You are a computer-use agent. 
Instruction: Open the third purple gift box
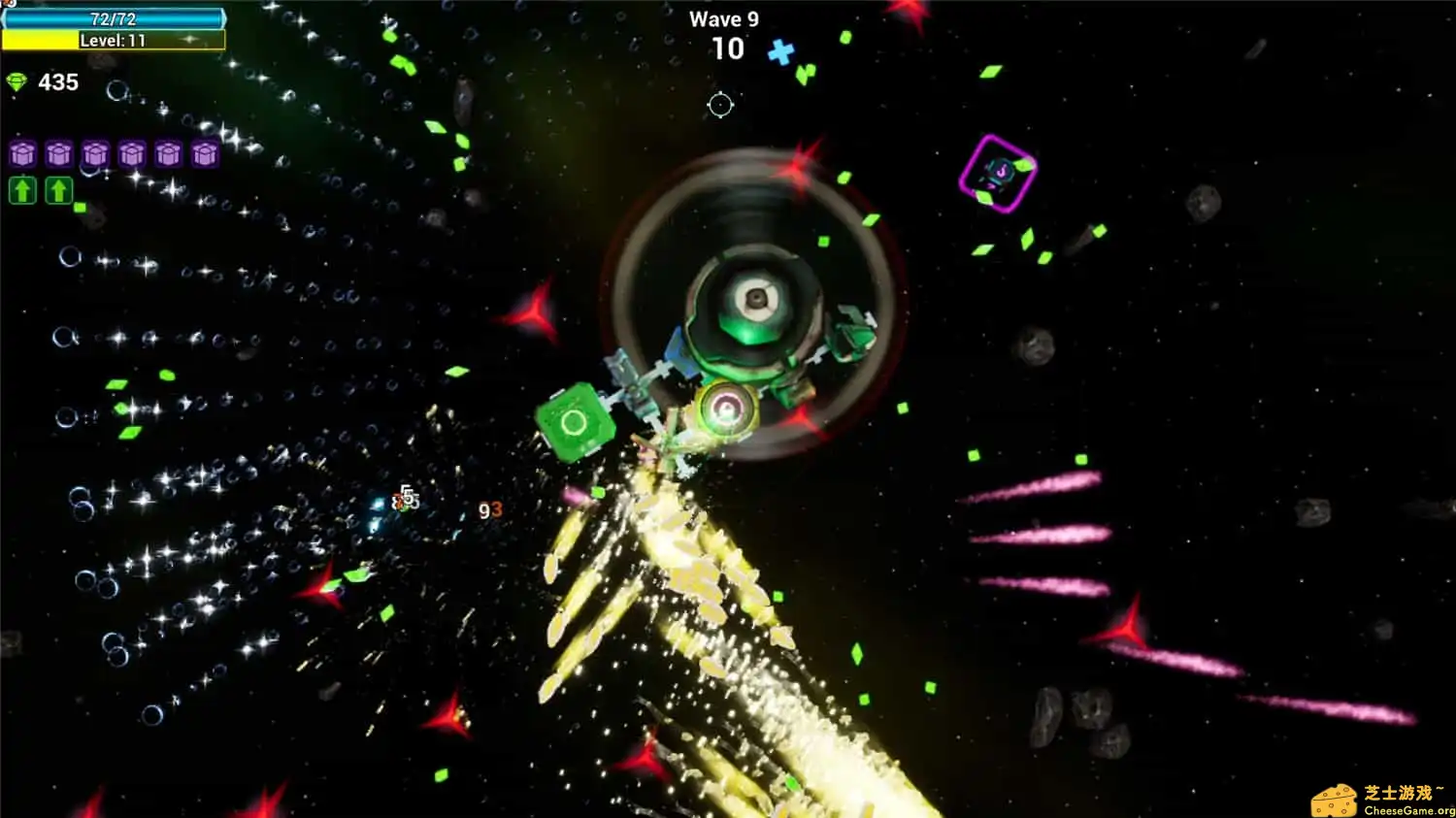click(95, 154)
